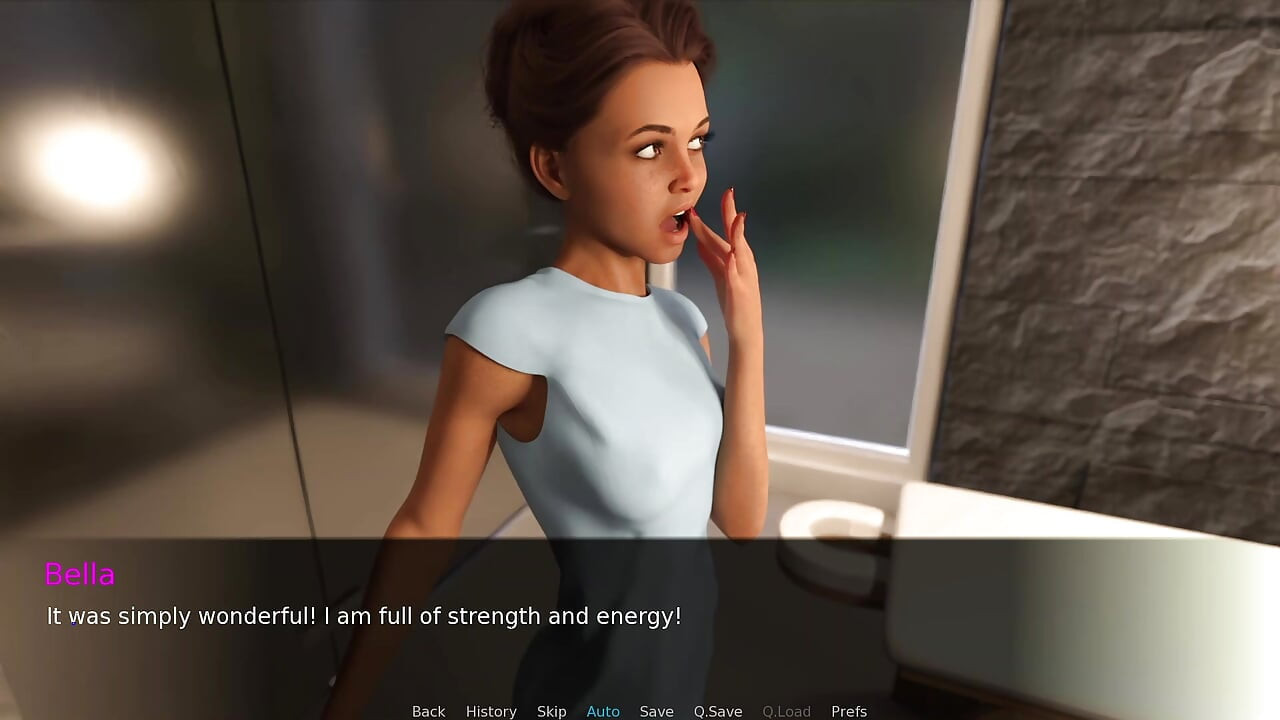Click Save in the bottom menu bar
Image resolution: width=1280 pixels, height=720 pixels.
pyautogui.click(x=657, y=710)
